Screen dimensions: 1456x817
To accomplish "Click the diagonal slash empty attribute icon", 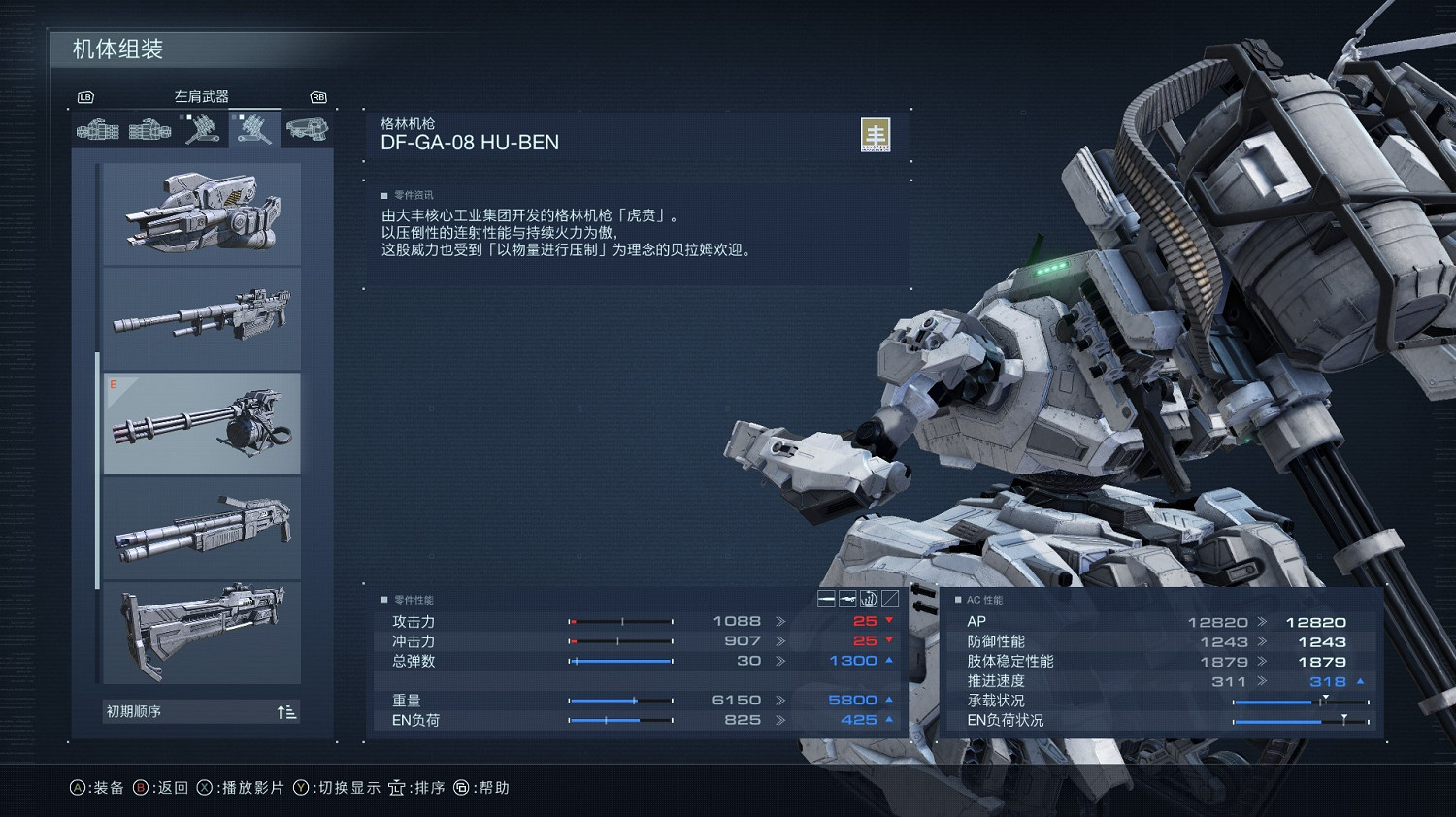I will [x=890, y=600].
